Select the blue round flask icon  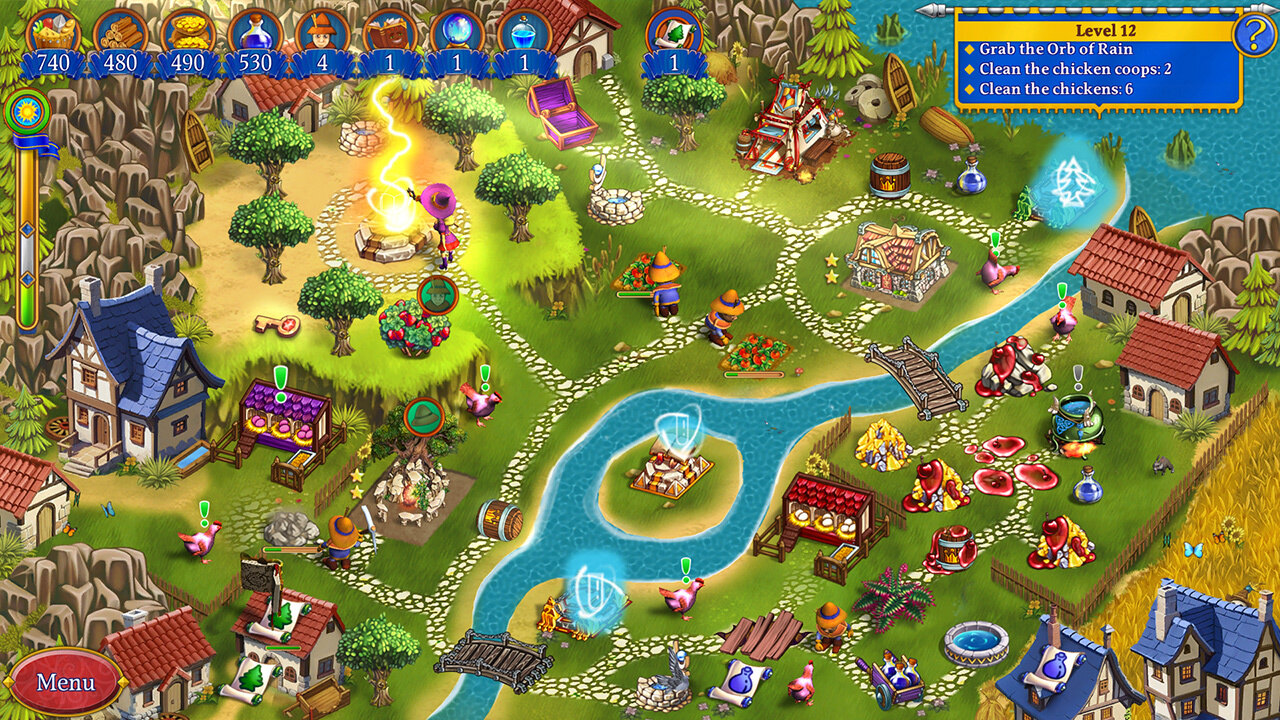pos(522,31)
